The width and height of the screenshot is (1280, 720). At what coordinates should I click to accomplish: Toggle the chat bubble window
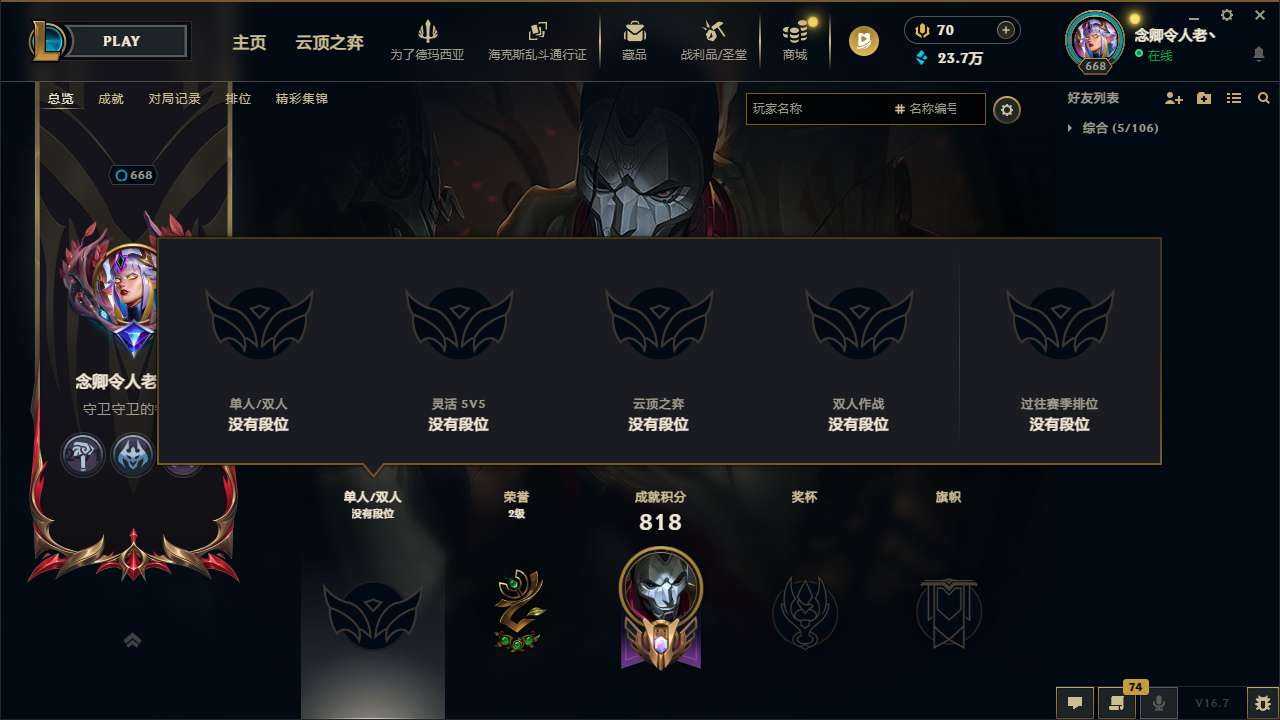click(x=1075, y=703)
